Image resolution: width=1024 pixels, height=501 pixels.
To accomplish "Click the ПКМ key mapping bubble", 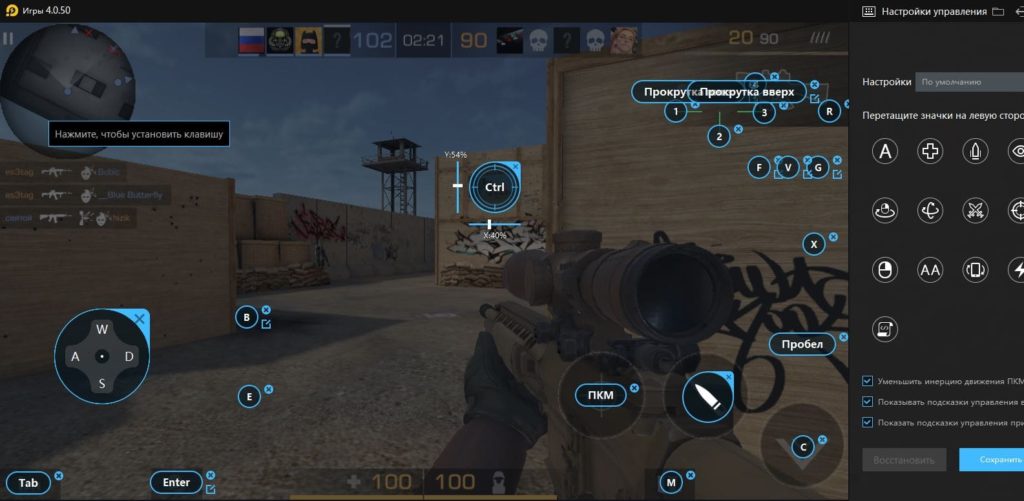I will click(x=600, y=396).
